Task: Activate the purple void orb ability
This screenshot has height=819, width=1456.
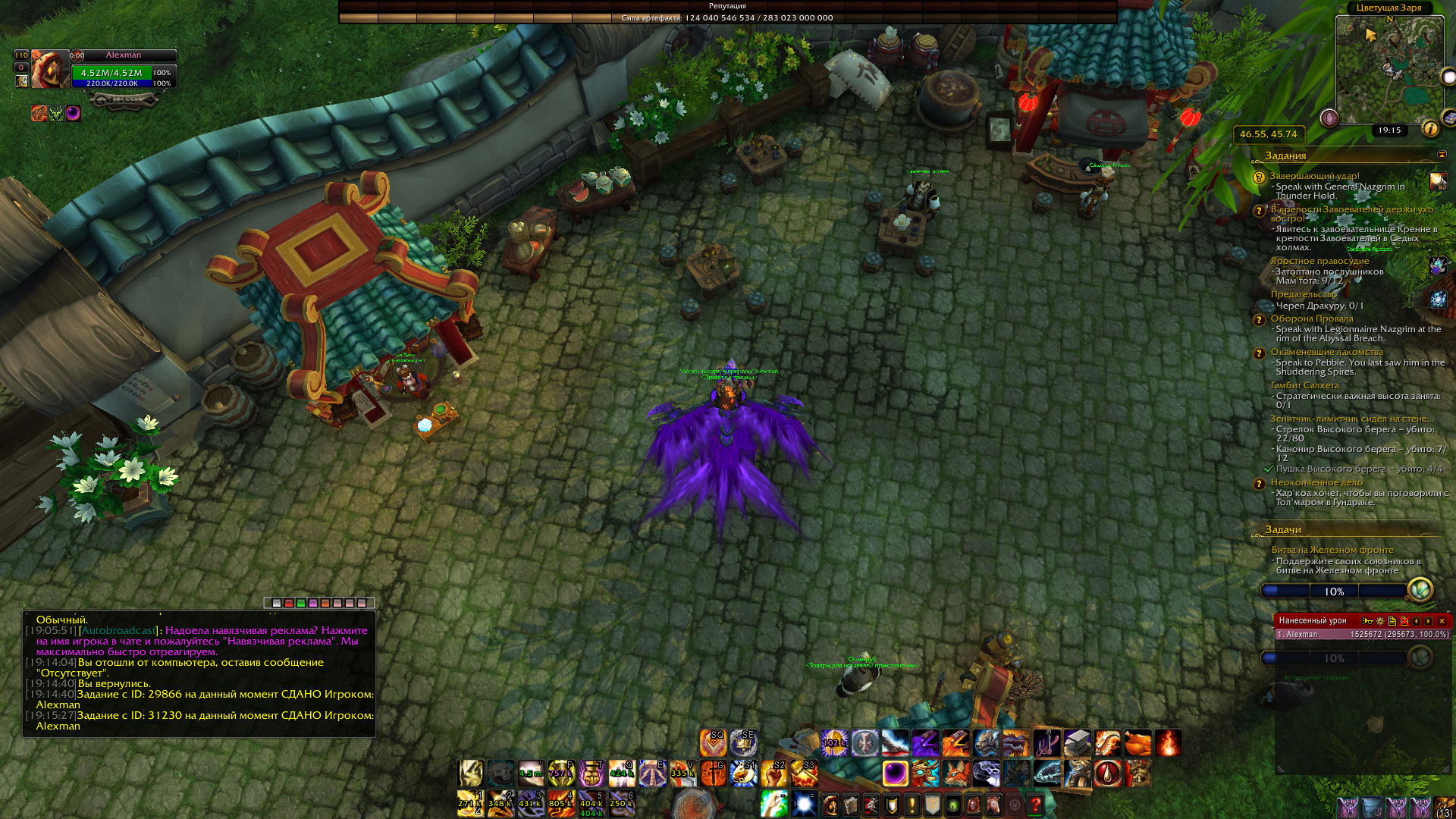Action: [896, 774]
